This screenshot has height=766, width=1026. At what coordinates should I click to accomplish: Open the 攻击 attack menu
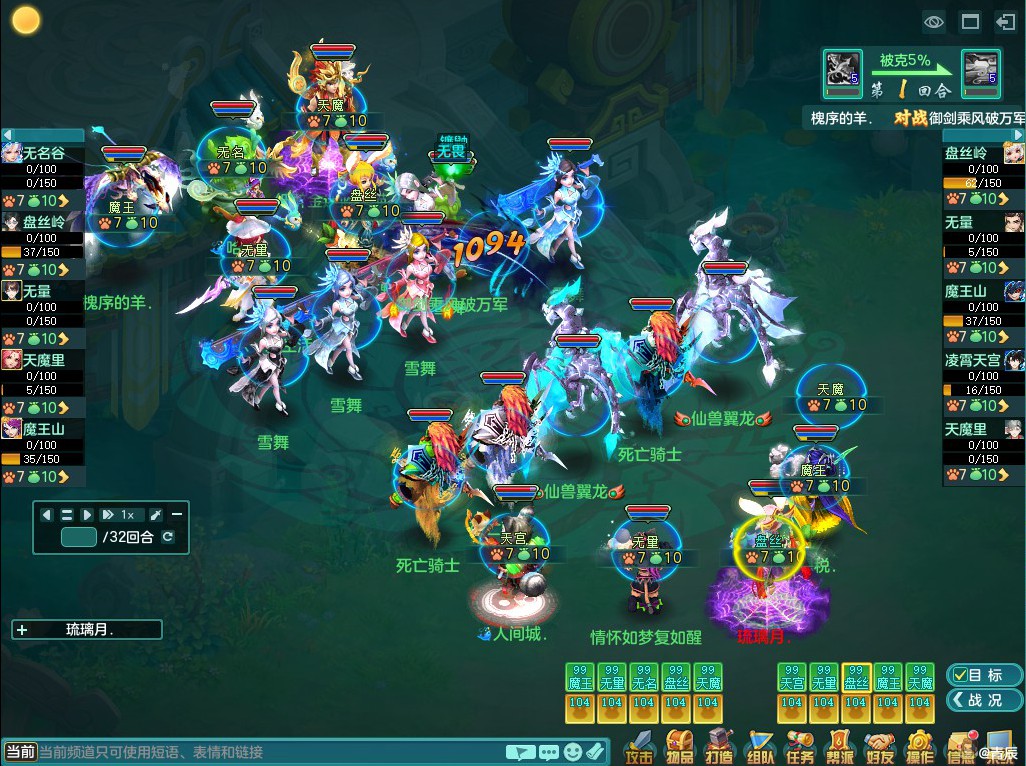coord(640,747)
